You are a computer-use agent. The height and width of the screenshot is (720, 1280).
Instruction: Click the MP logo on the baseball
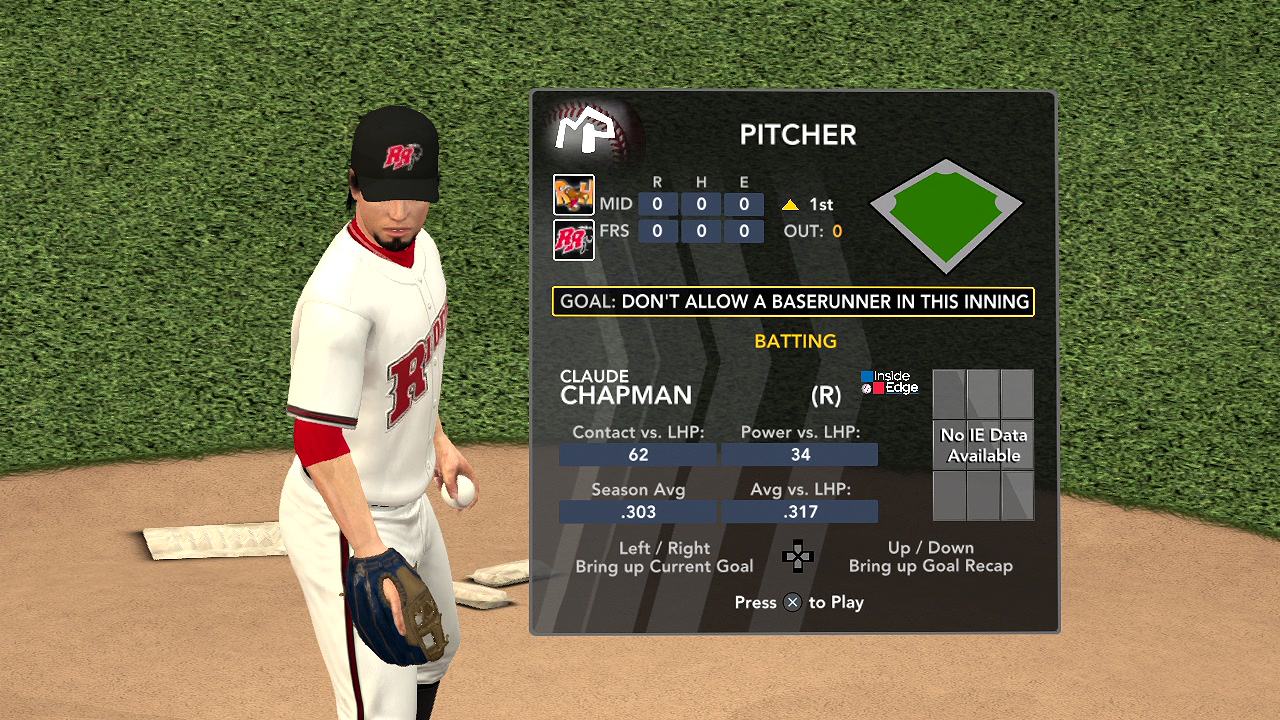tap(590, 132)
